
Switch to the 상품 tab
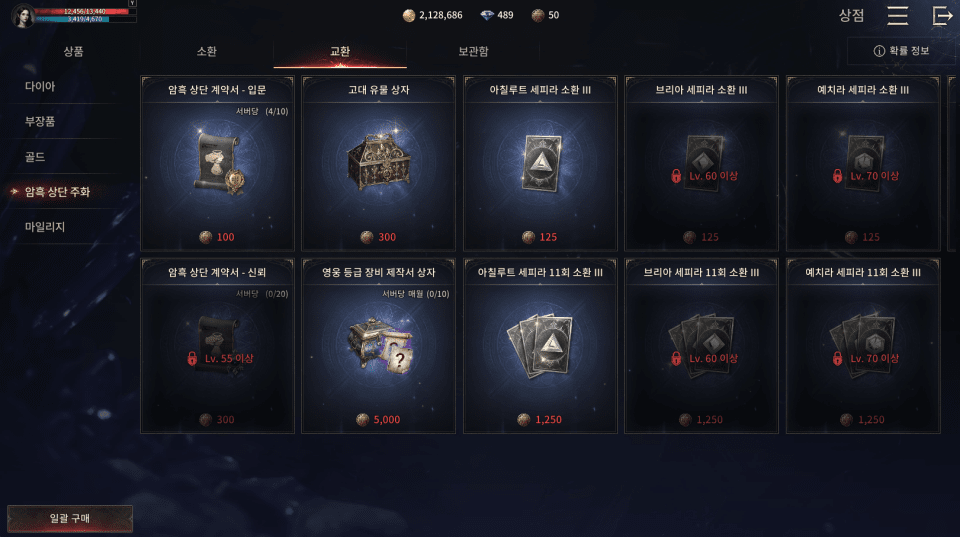(73, 51)
